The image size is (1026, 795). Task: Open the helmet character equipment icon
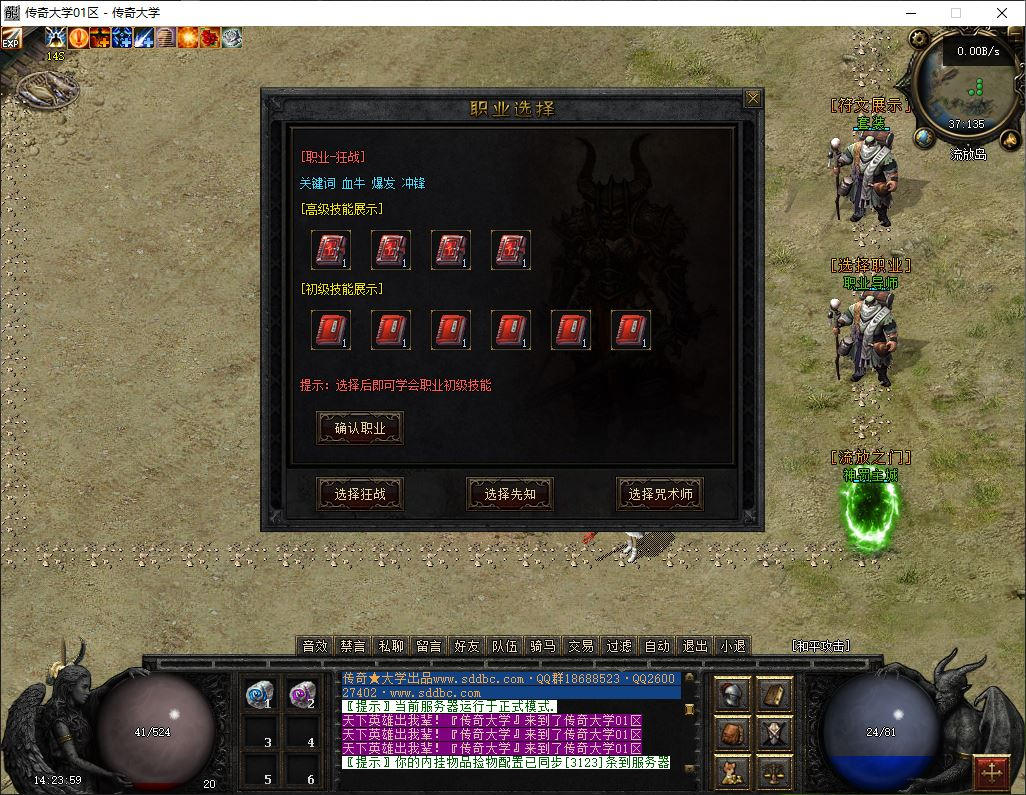733,695
